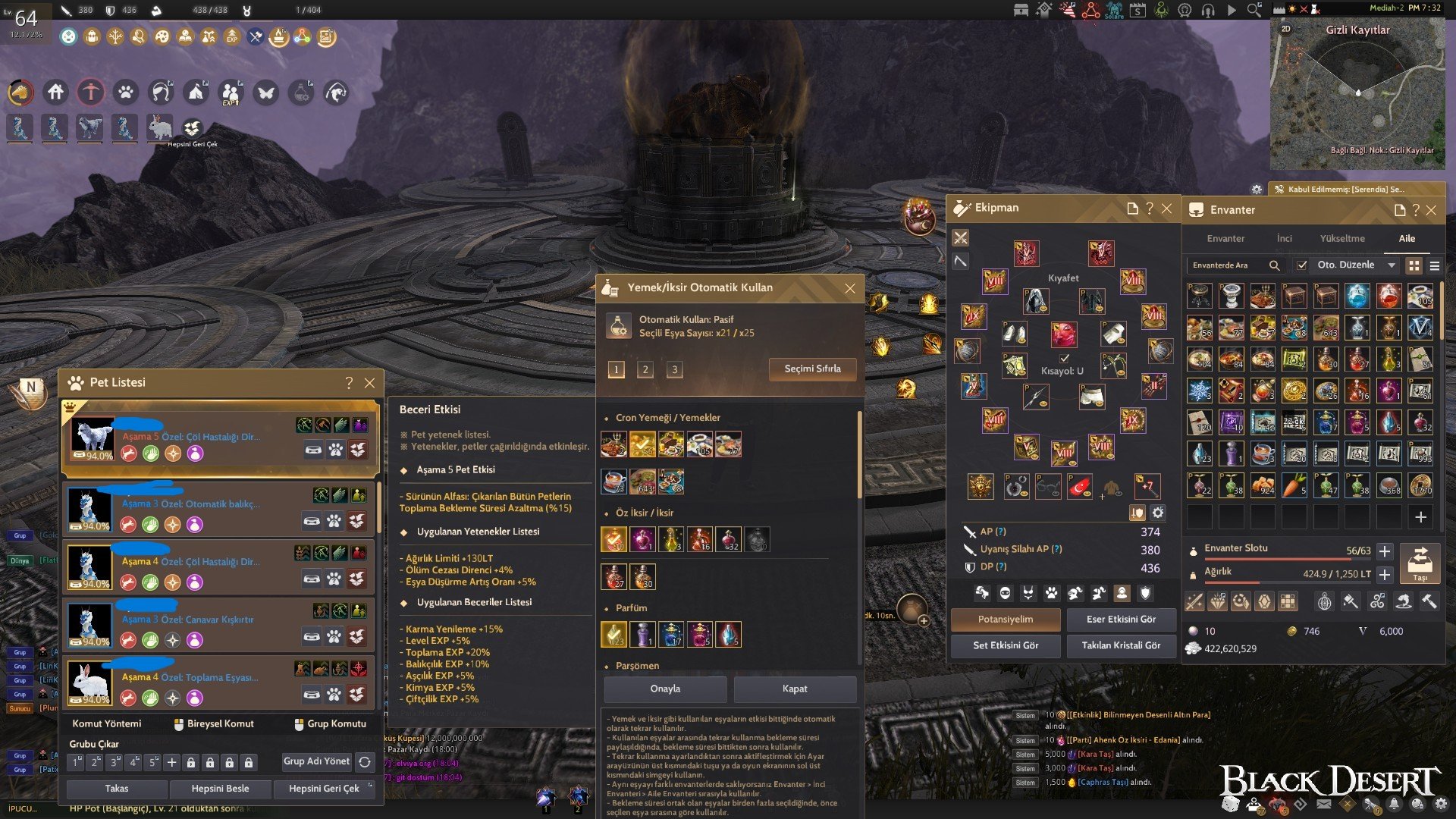The height and width of the screenshot is (819, 1456).
Task: Open the Yükseltme tab in inventory
Action: [1341, 238]
